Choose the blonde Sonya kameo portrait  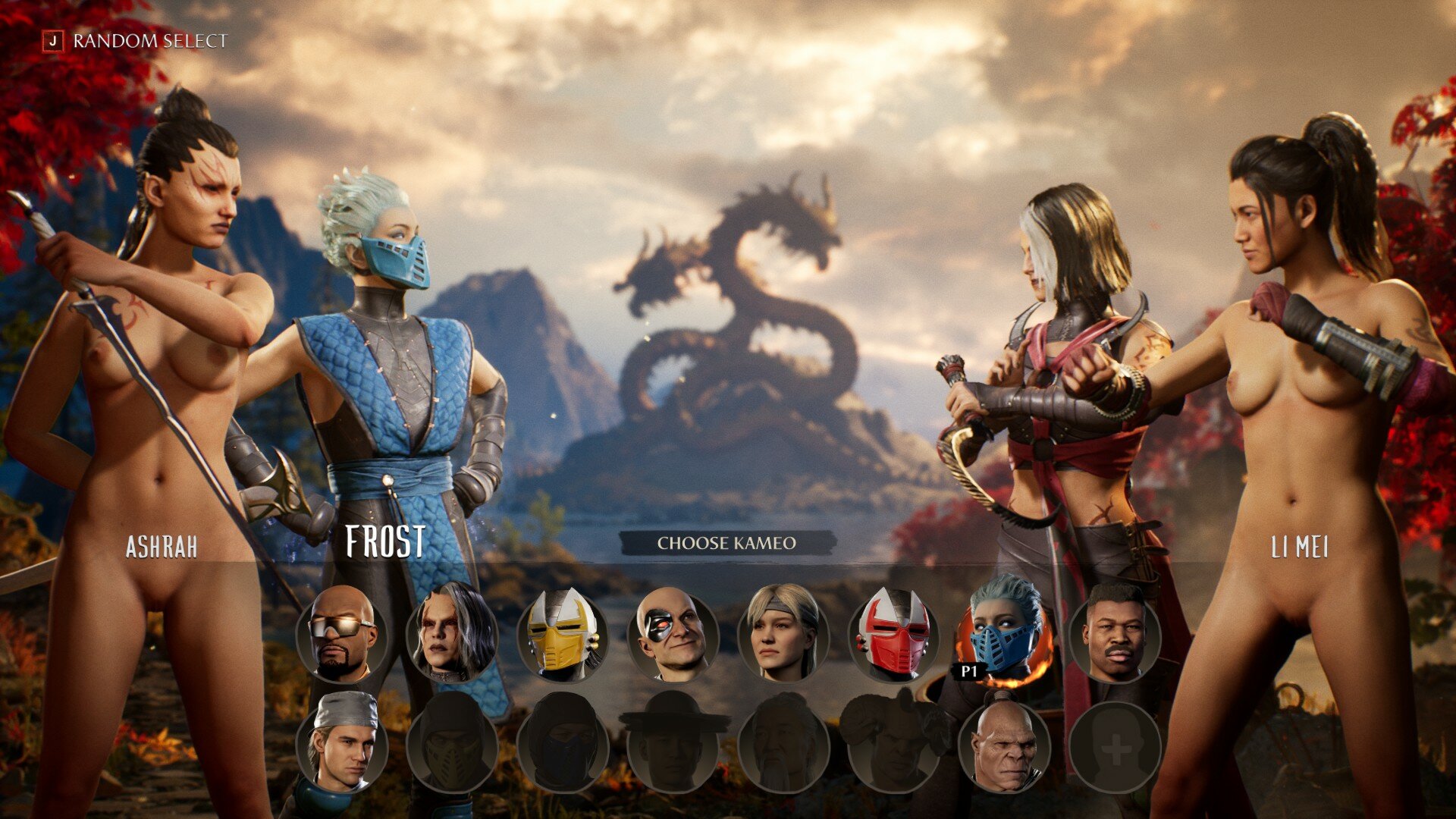coord(783,634)
